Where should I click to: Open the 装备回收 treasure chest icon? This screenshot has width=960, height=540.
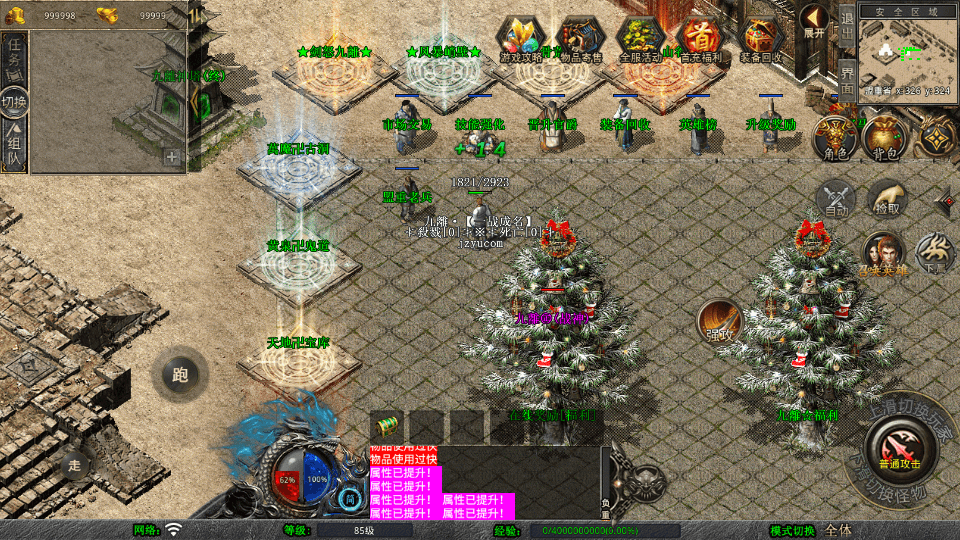[x=761, y=40]
